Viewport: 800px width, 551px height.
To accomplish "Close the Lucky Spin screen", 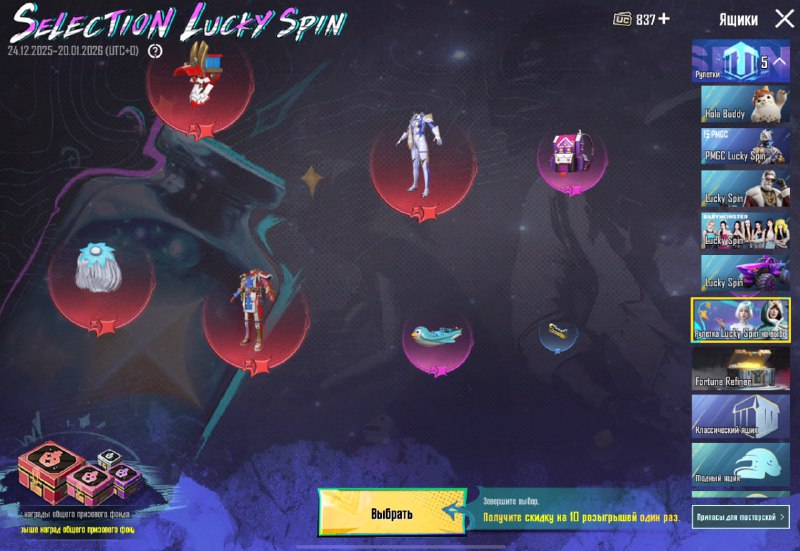I will (x=781, y=19).
